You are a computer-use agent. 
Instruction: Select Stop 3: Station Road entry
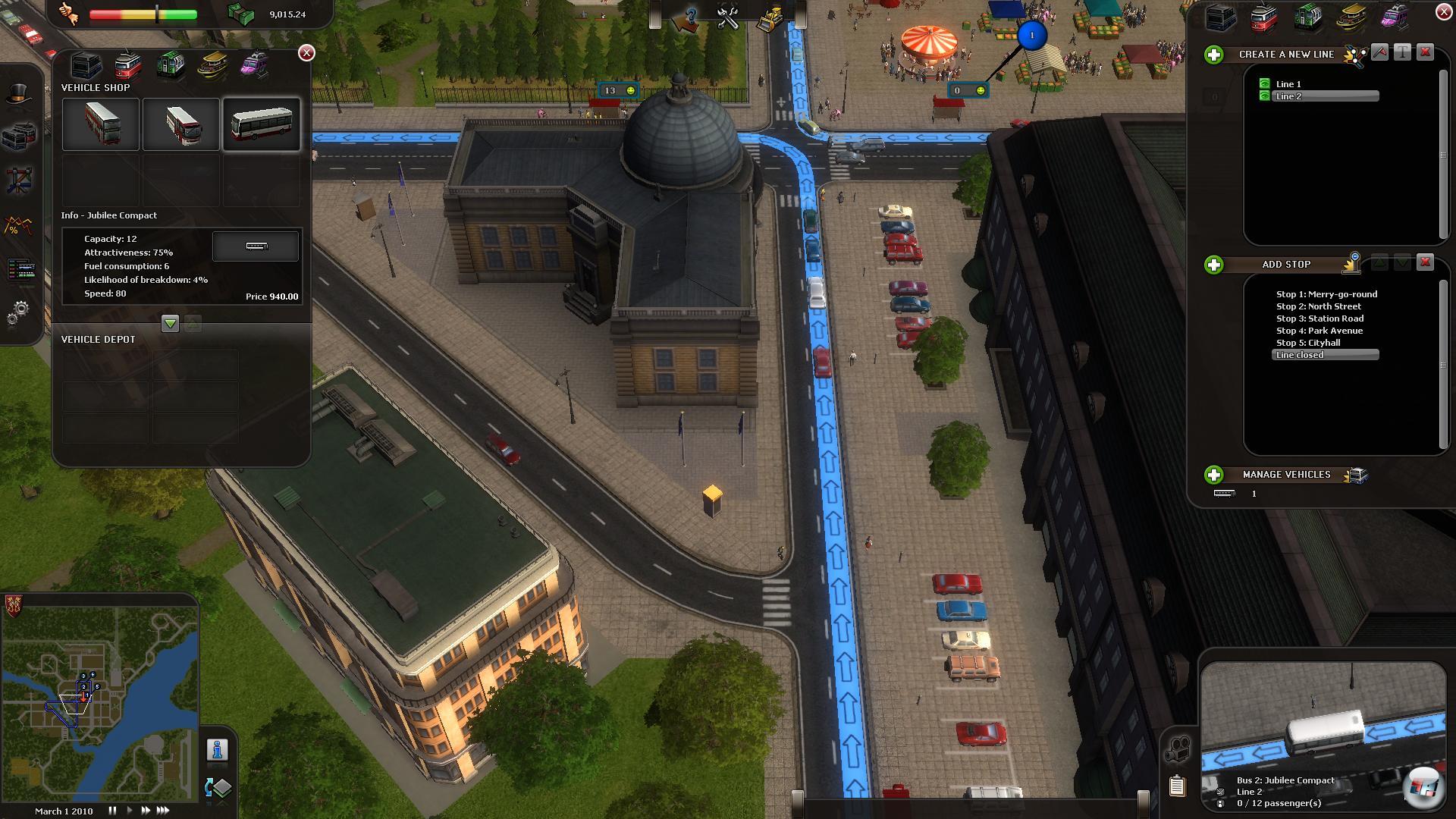tap(1319, 318)
